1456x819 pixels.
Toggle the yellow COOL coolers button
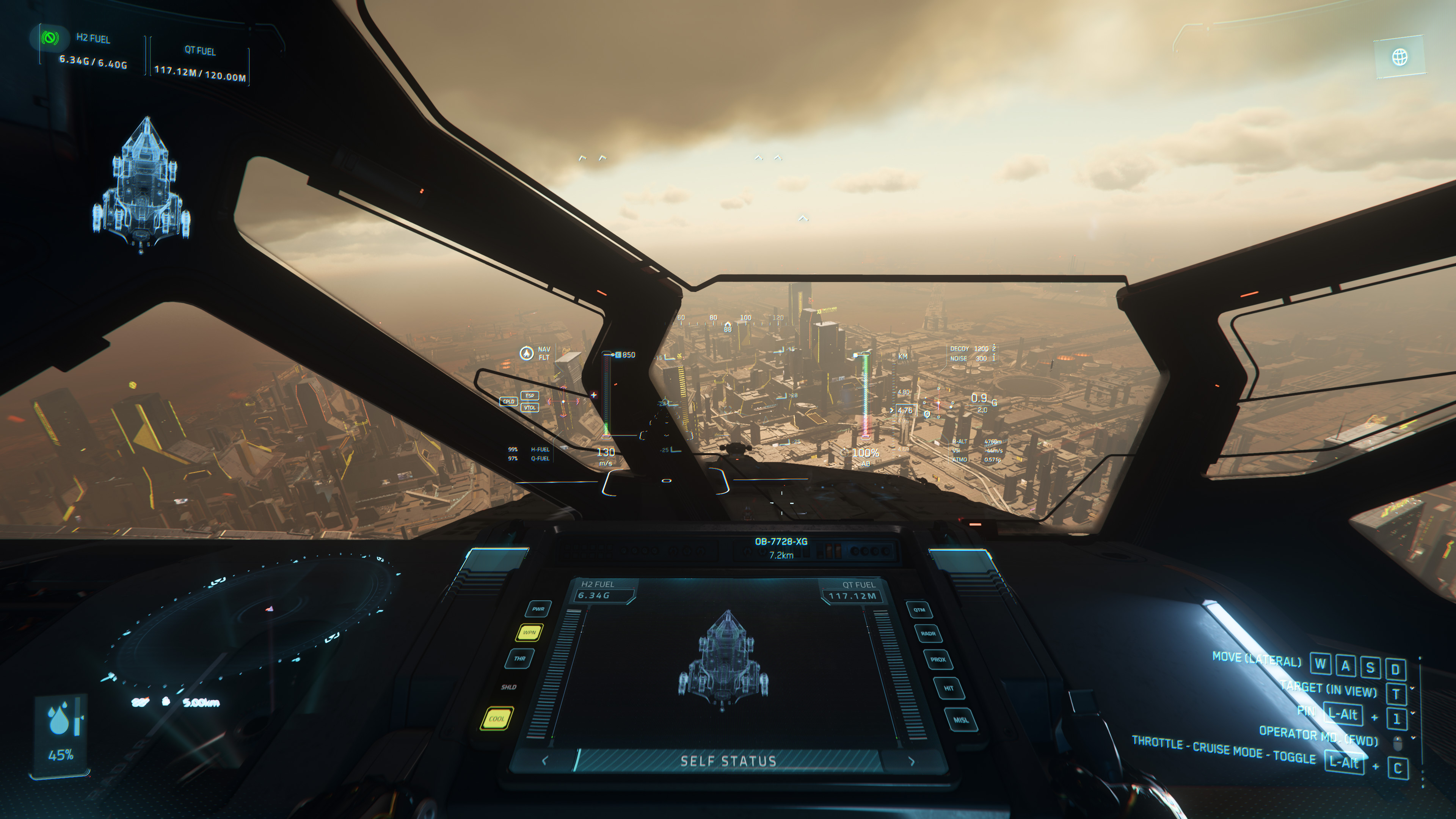point(496,719)
